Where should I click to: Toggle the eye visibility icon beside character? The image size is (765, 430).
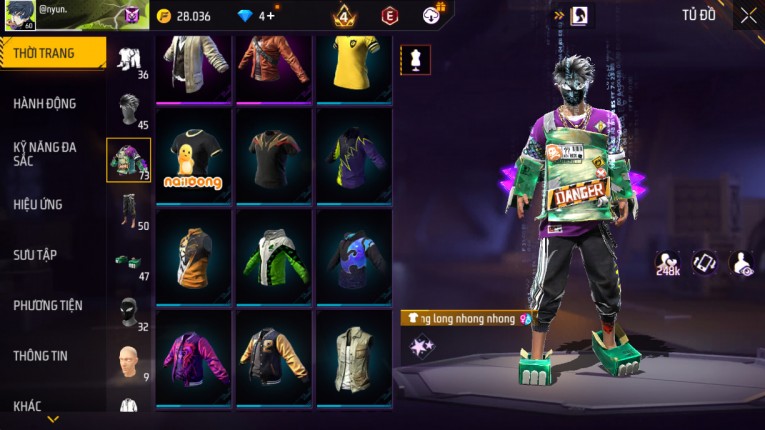coord(742,263)
